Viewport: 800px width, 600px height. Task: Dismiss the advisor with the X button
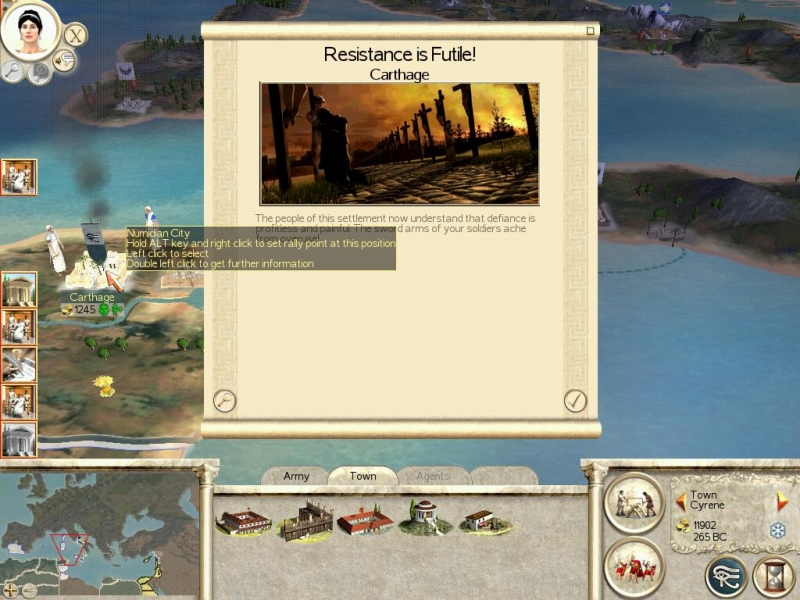tap(76, 35)
